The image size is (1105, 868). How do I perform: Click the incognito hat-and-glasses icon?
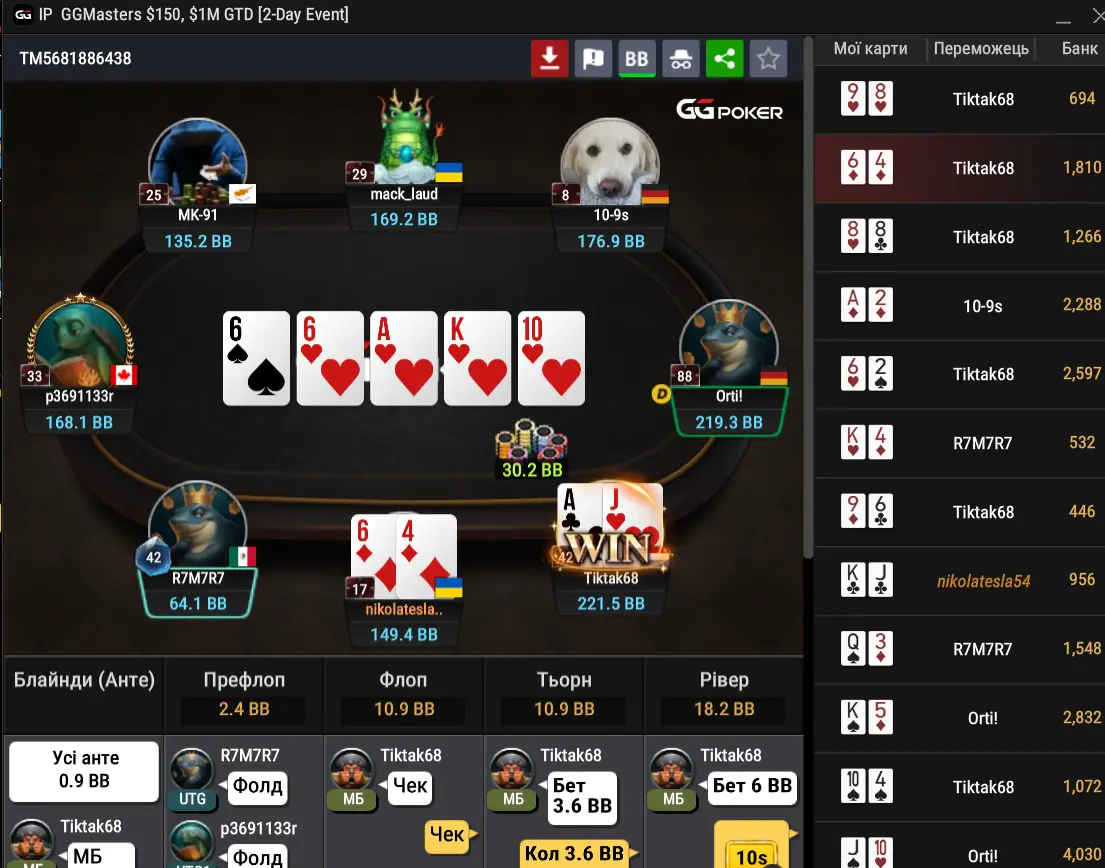point(681,59)
